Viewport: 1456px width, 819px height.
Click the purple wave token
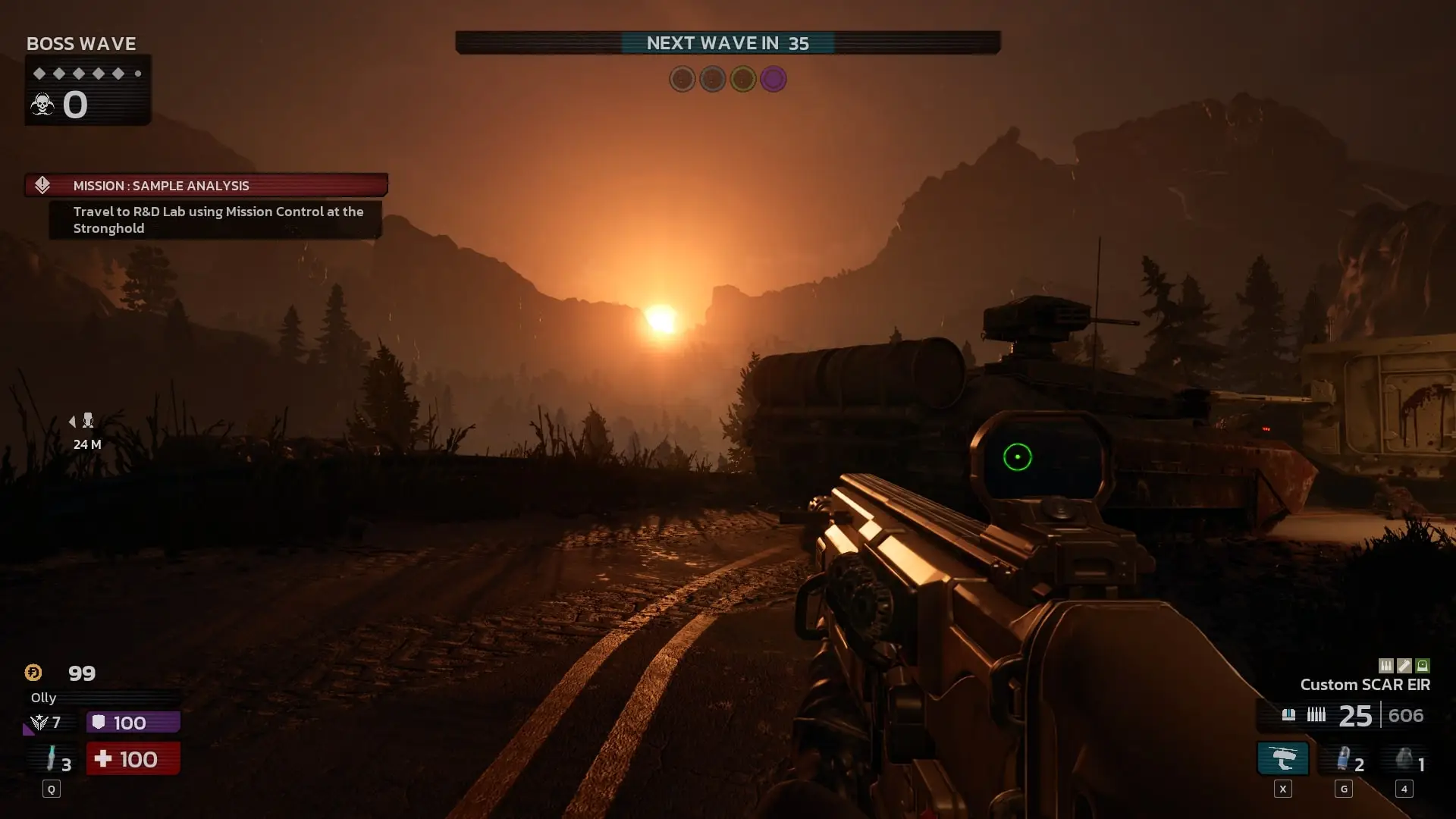point(773,79)
